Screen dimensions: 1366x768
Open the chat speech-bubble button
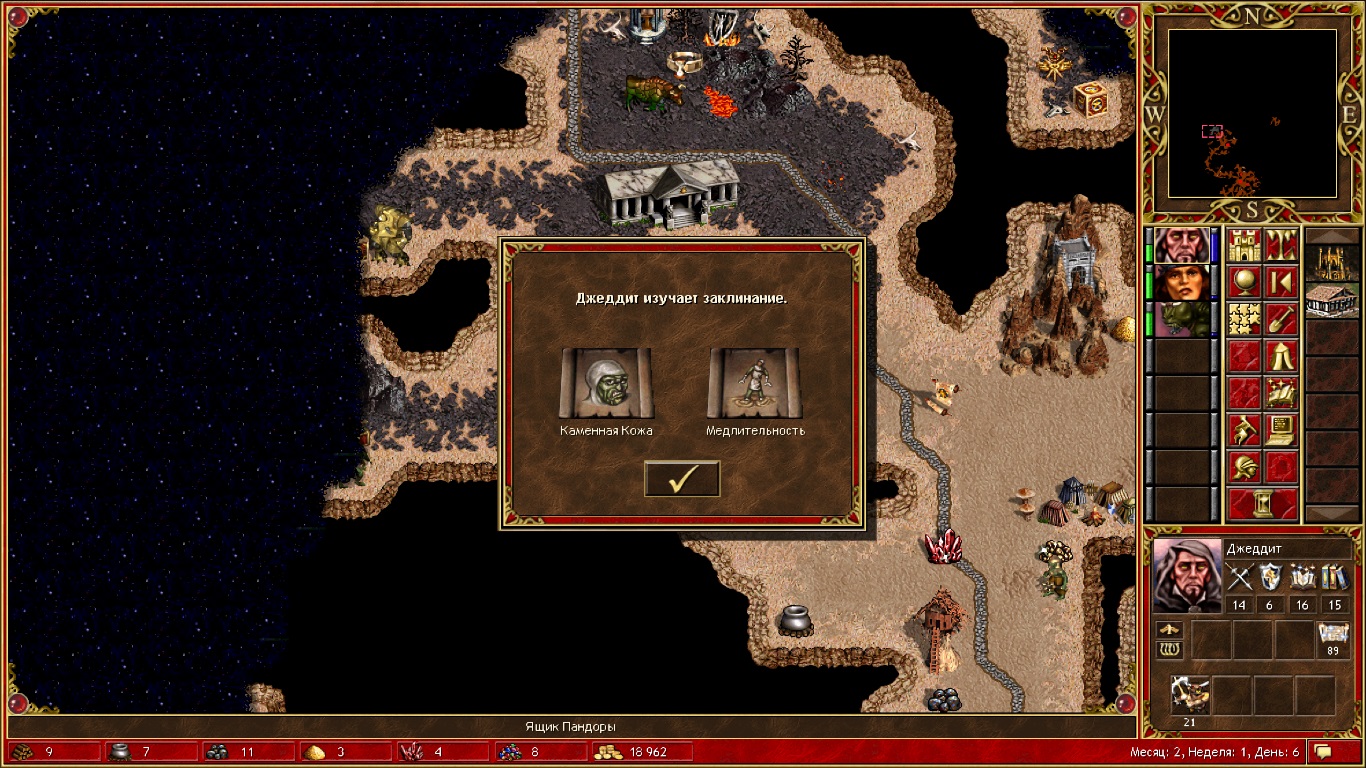[x=1323, y=751]
